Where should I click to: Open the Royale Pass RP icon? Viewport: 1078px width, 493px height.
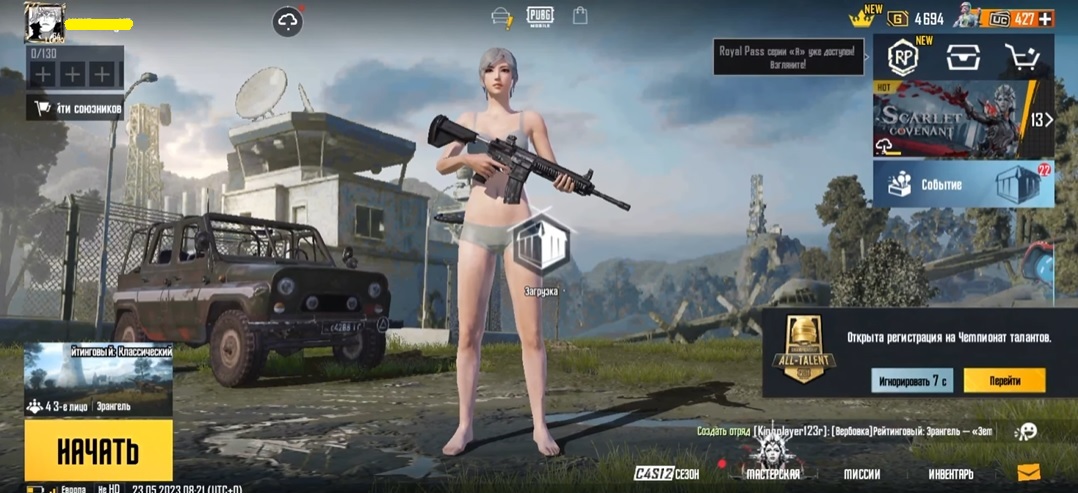click(x=906, y=58)
